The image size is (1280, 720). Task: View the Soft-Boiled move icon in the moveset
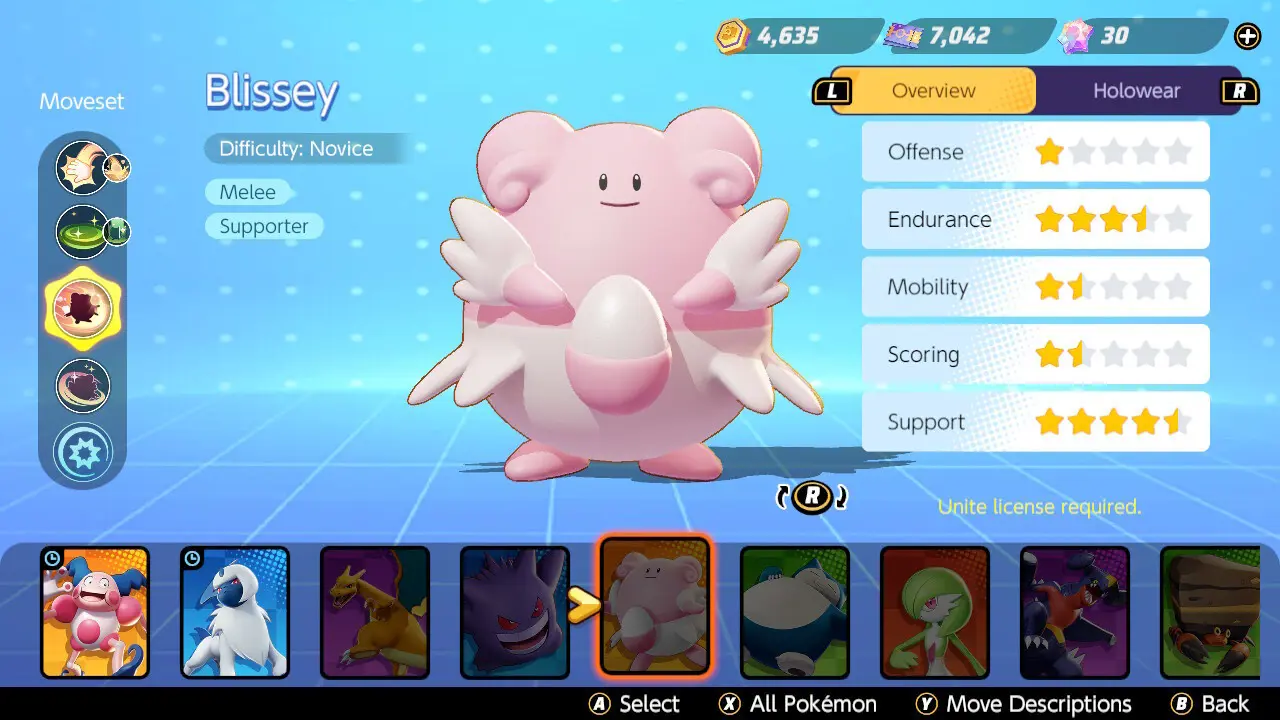(83, 231)
